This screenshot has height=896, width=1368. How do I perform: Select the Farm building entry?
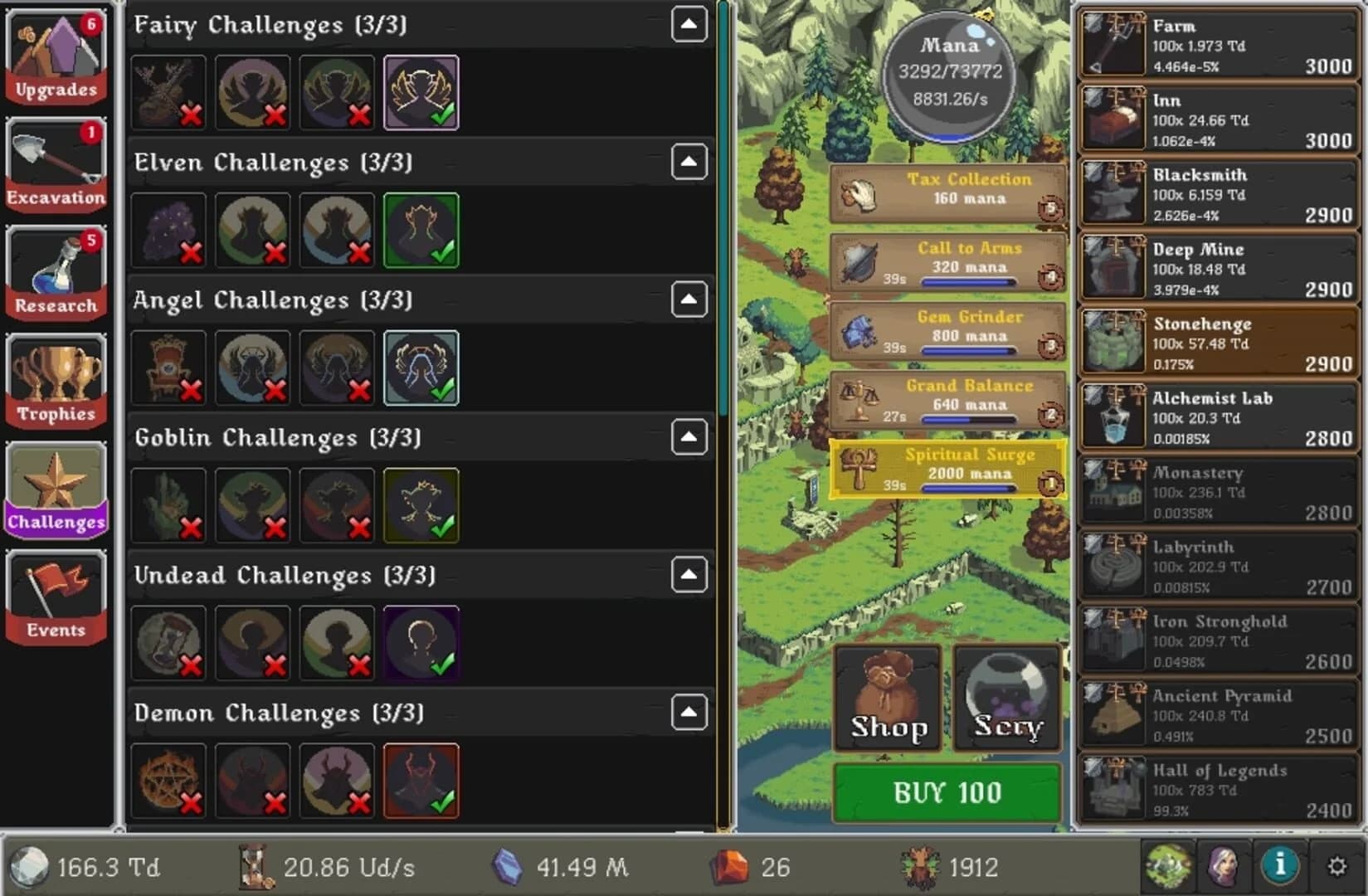tap(1217, 44)
